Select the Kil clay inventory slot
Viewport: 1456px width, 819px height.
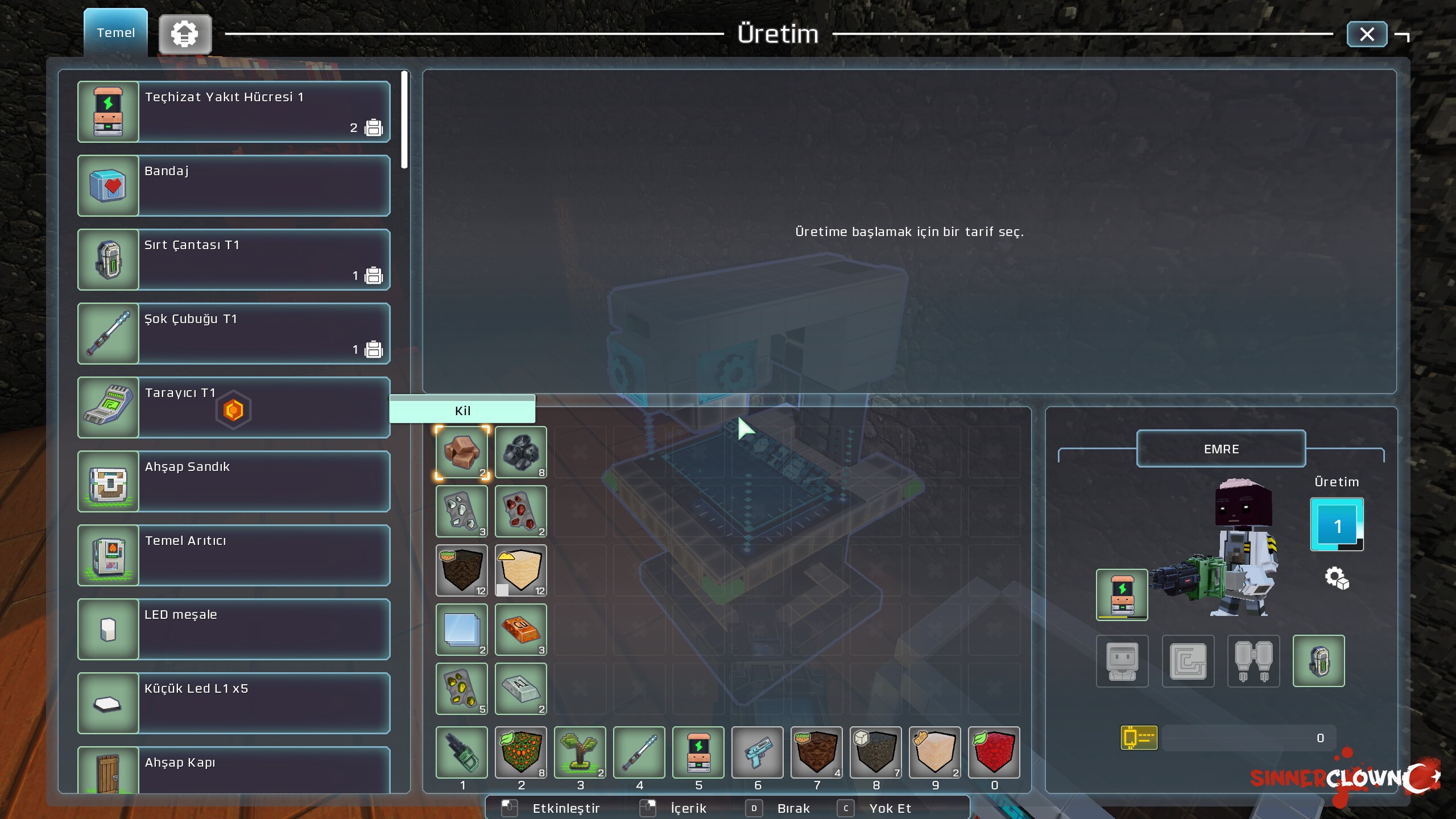pyautogui.click(x=462, y=452)
